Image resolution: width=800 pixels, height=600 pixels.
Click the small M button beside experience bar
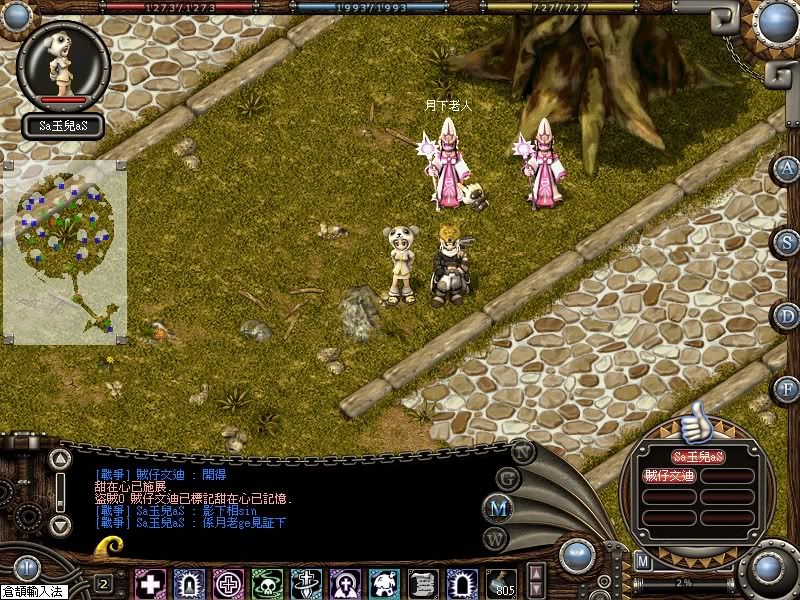pos(643,562)
